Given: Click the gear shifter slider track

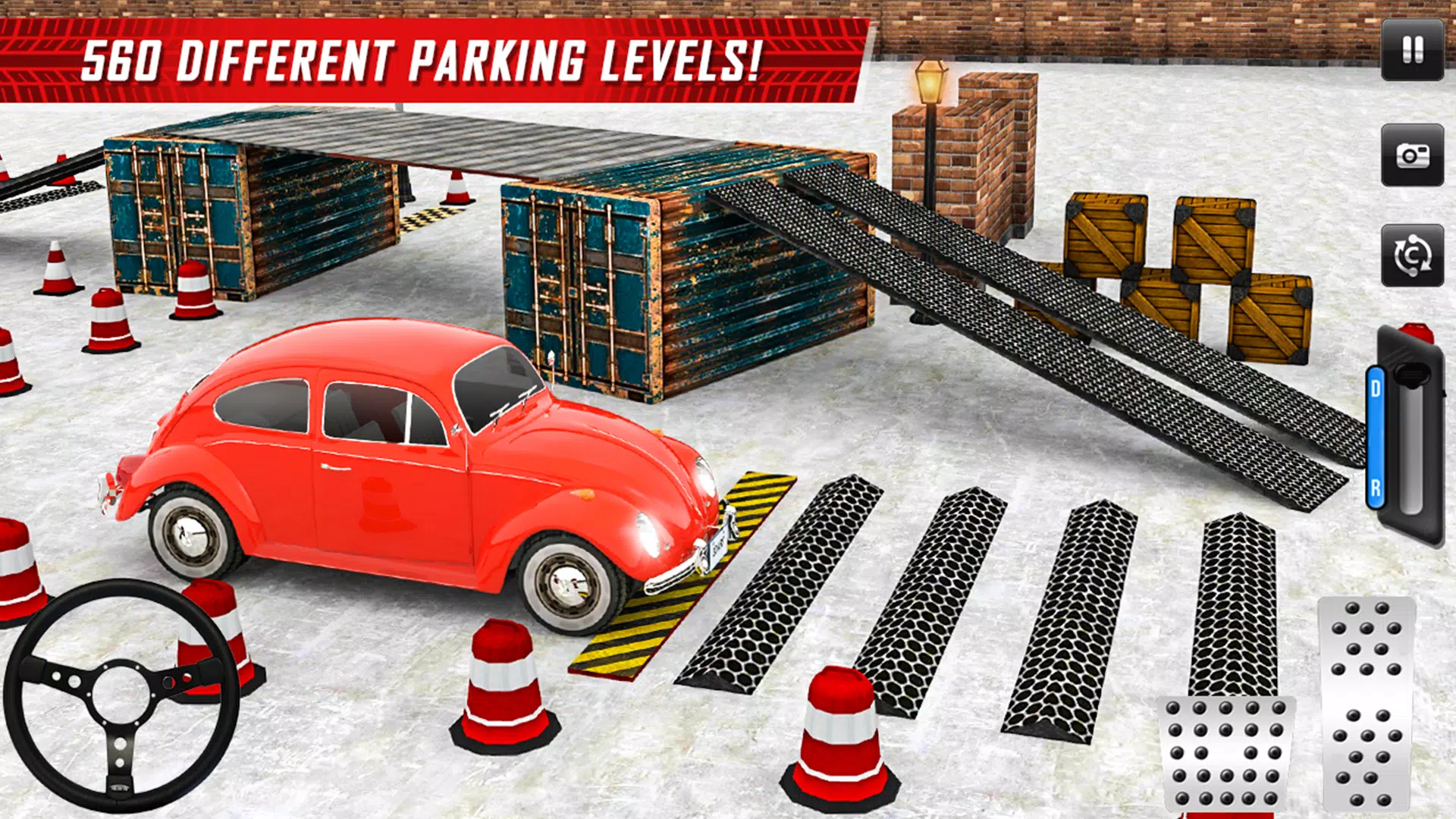Looking at the screenshot, I should coord(1411,447).
